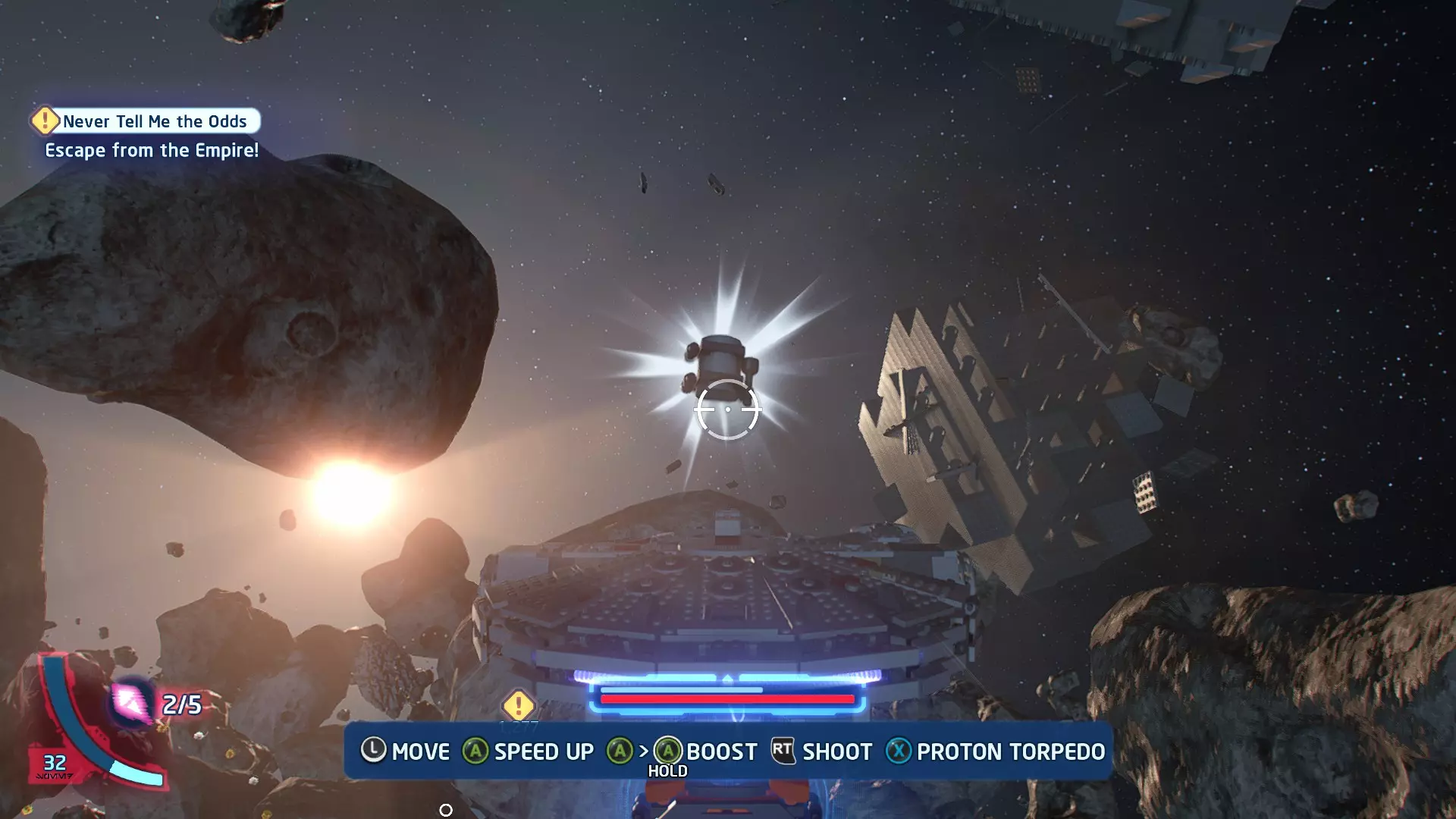
Task: Click the pink proton torpedo ammo icon
Action: pos(132,702)
